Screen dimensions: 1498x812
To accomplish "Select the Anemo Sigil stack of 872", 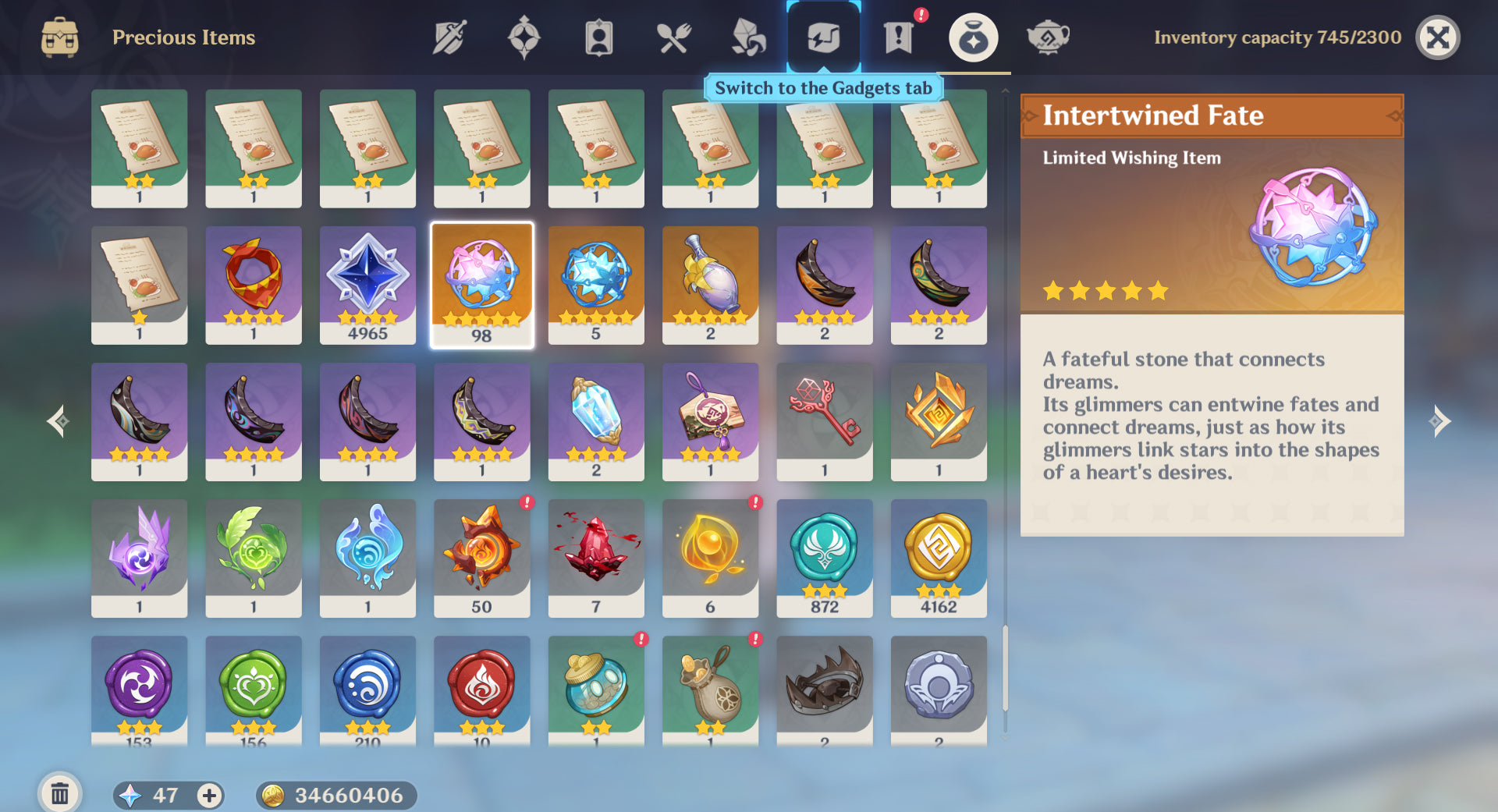I will (824, 558).
